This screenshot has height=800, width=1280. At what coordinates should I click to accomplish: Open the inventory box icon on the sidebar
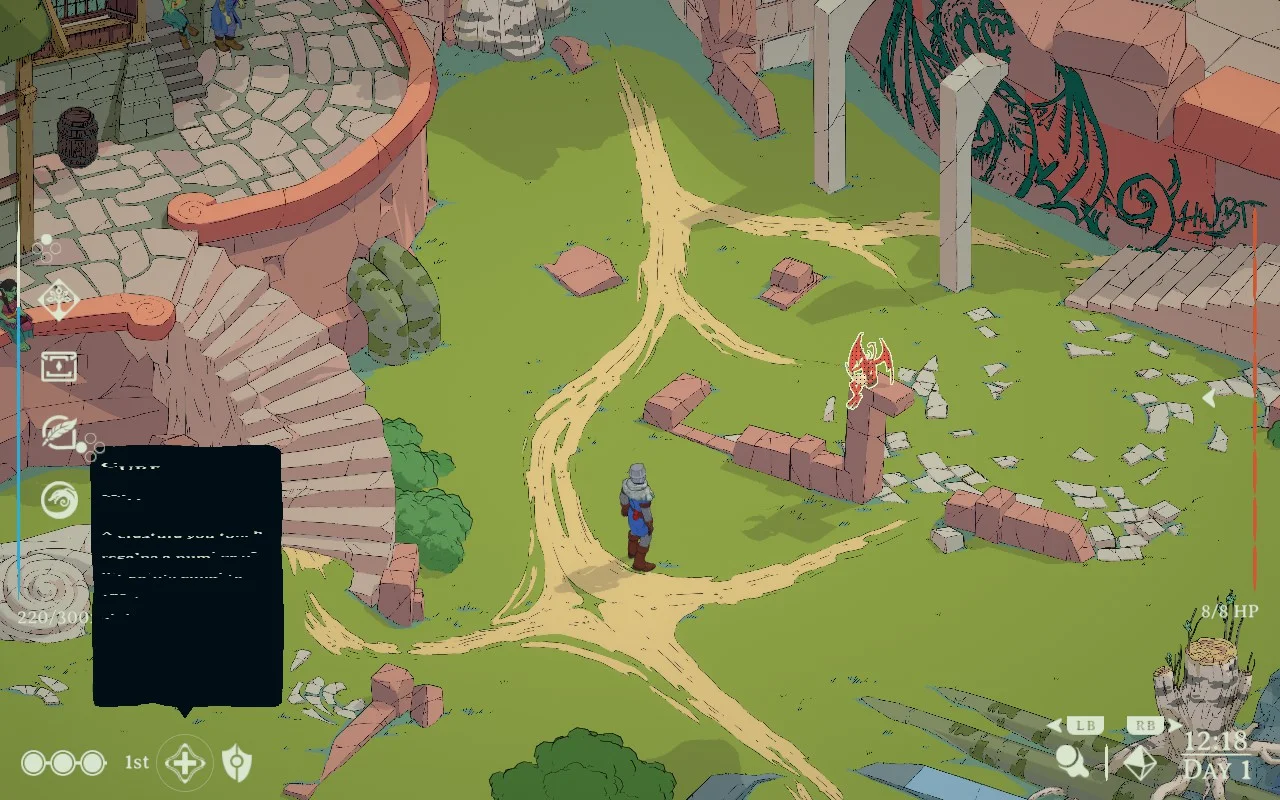(60, 367)
